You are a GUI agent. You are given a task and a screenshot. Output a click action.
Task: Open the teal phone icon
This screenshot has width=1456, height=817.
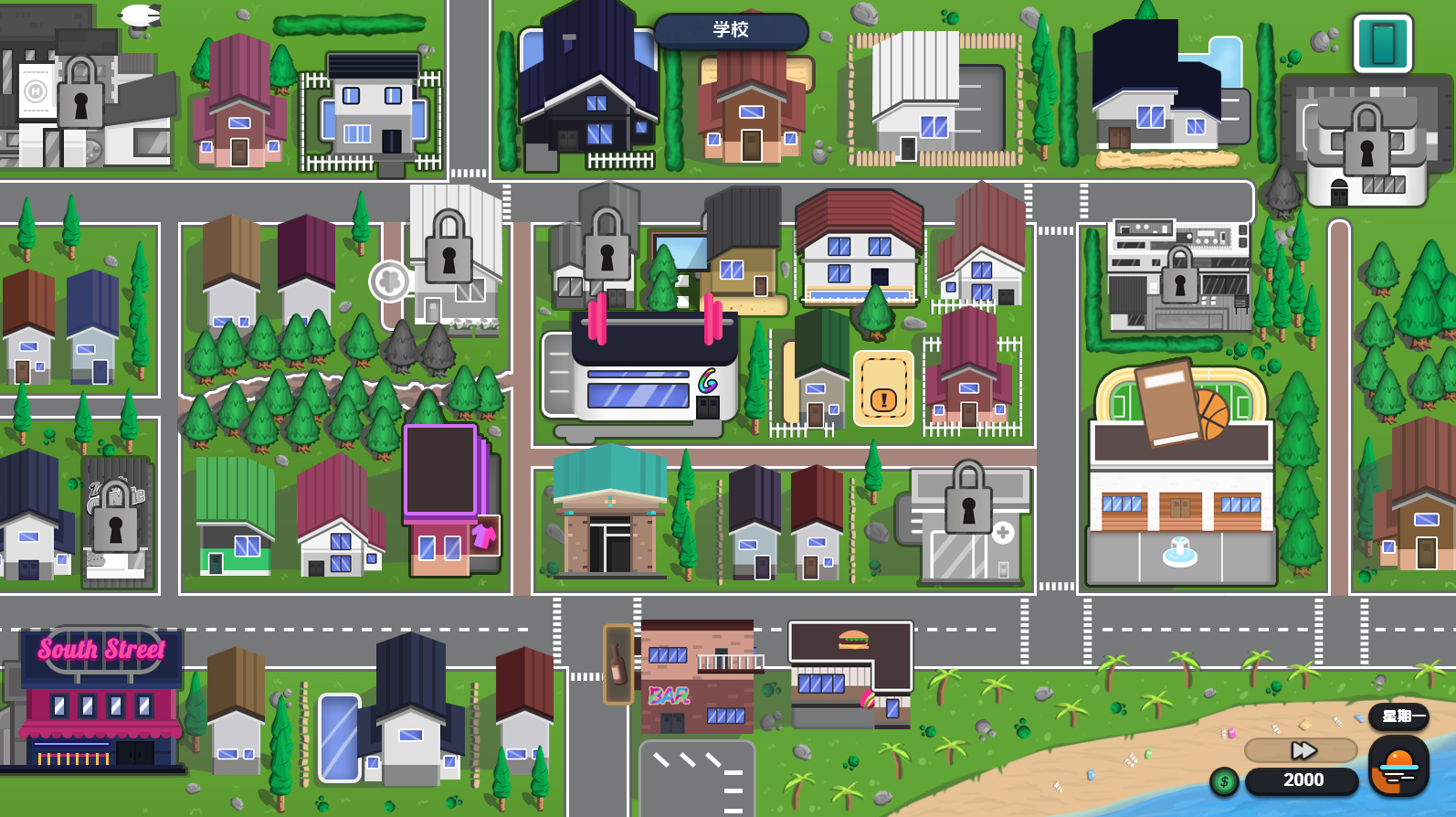pyautogui.click(x=1382, y=43)
